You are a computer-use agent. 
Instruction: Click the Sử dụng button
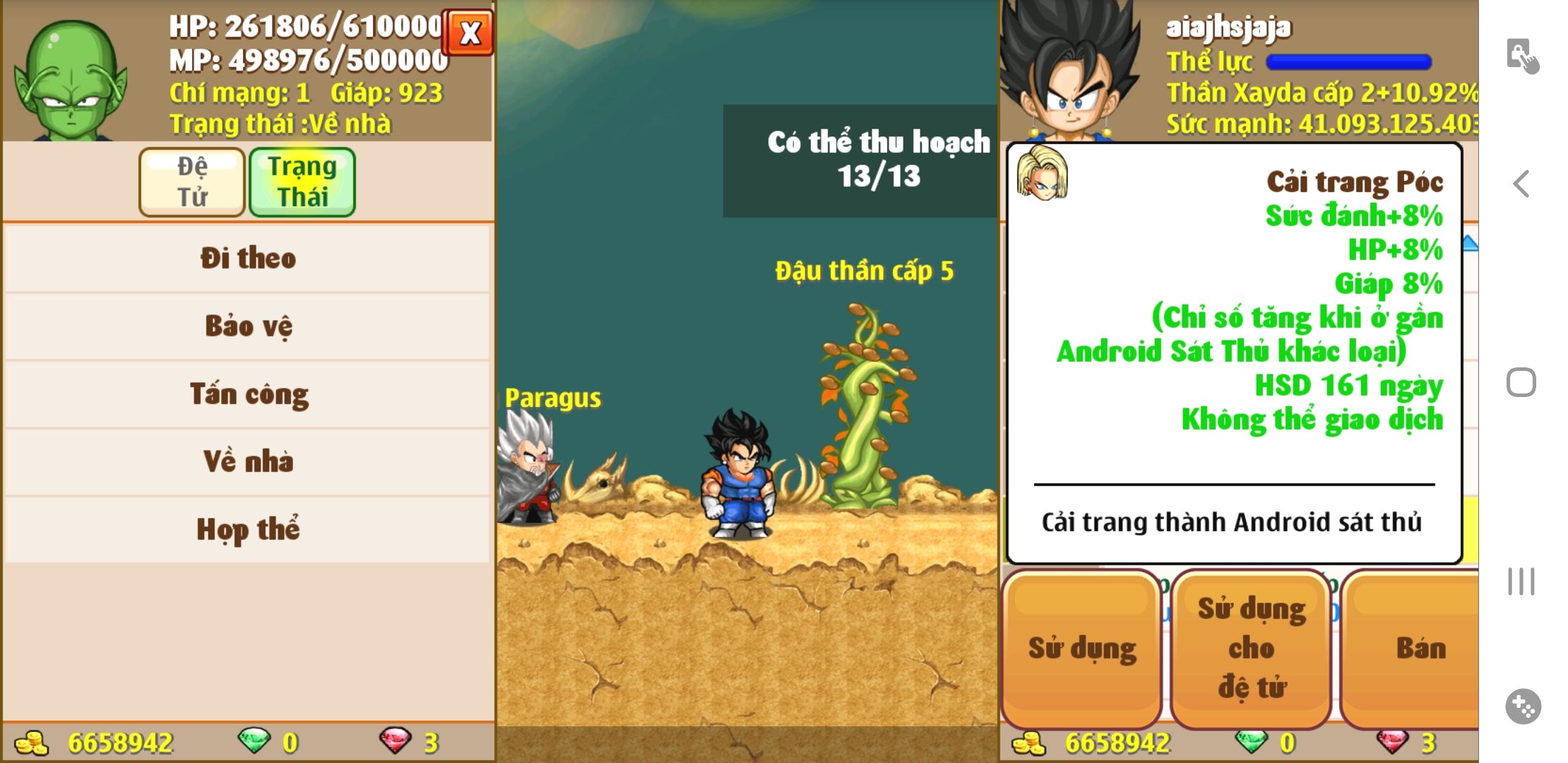(x=1081, y=648)
